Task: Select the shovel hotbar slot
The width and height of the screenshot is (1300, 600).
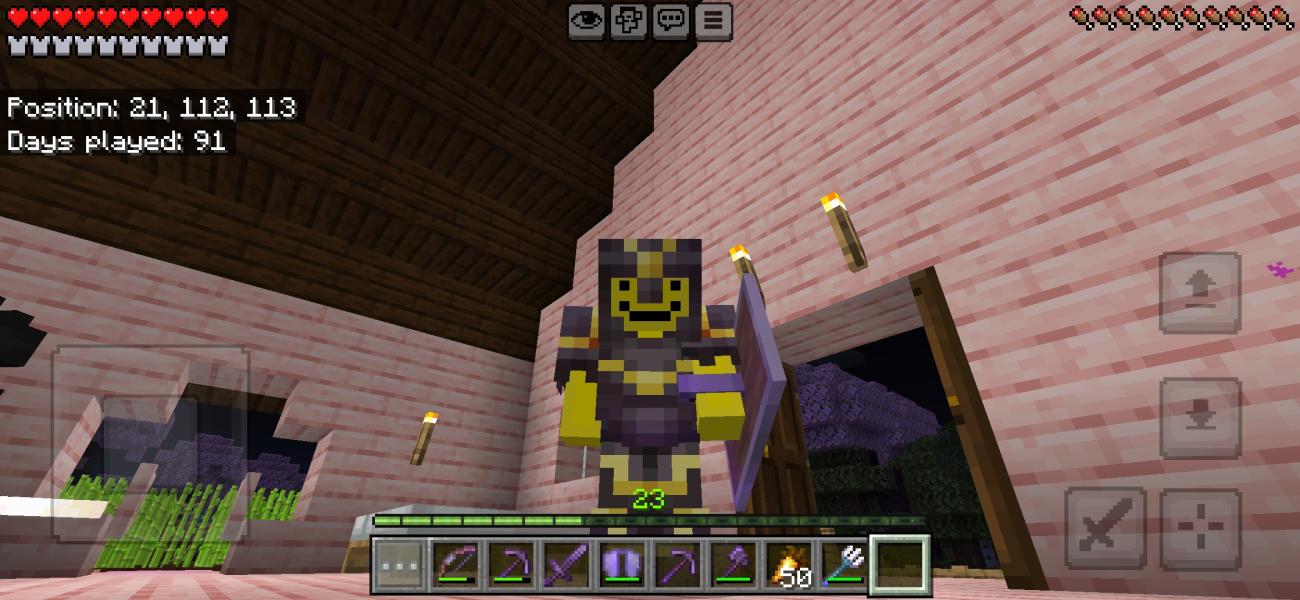Action: tap(734, 565)
